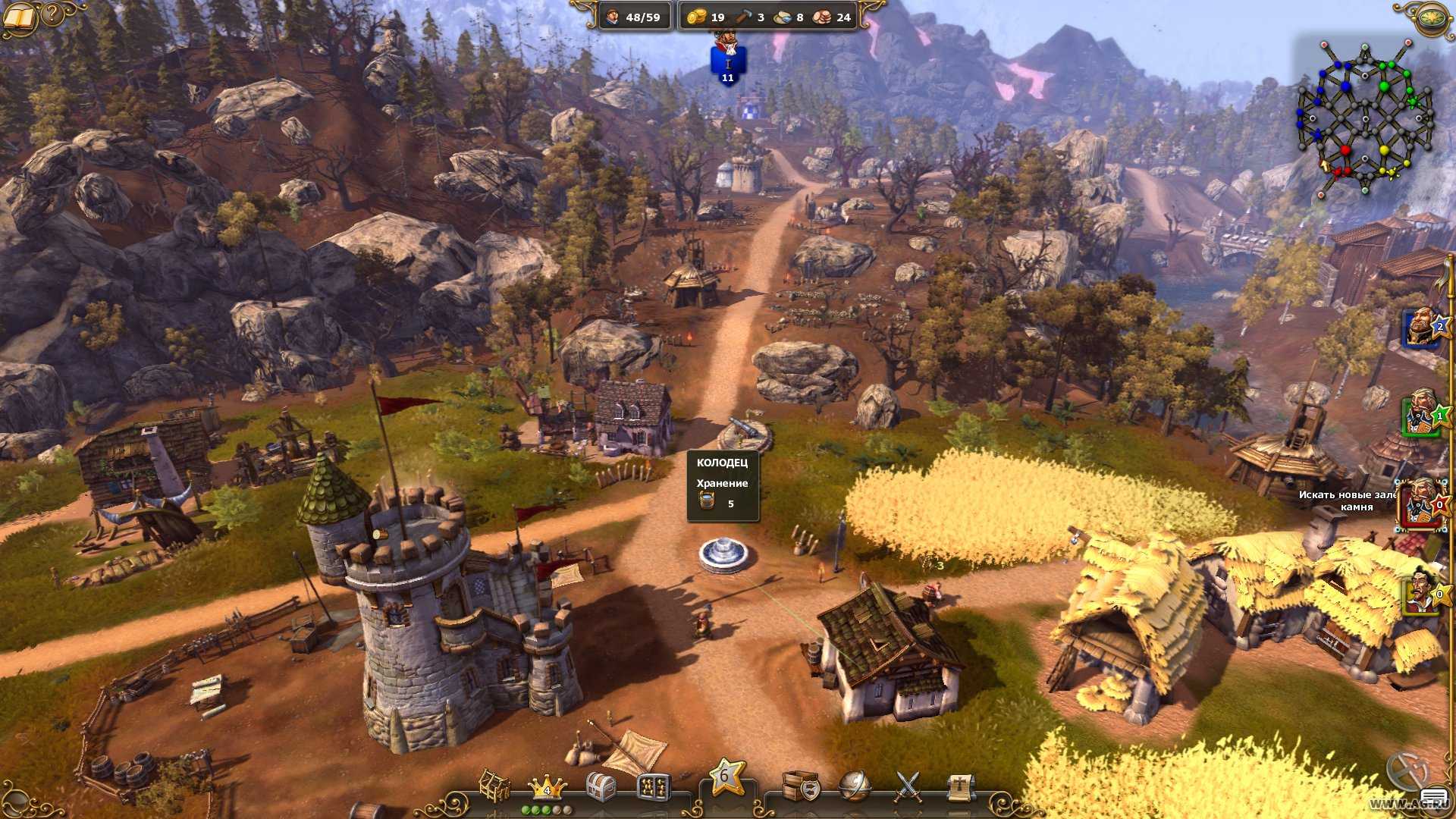This screenshot has height=819, width=1456.
Task: Select the large red node on minimap
Action: coord(1345,150)
